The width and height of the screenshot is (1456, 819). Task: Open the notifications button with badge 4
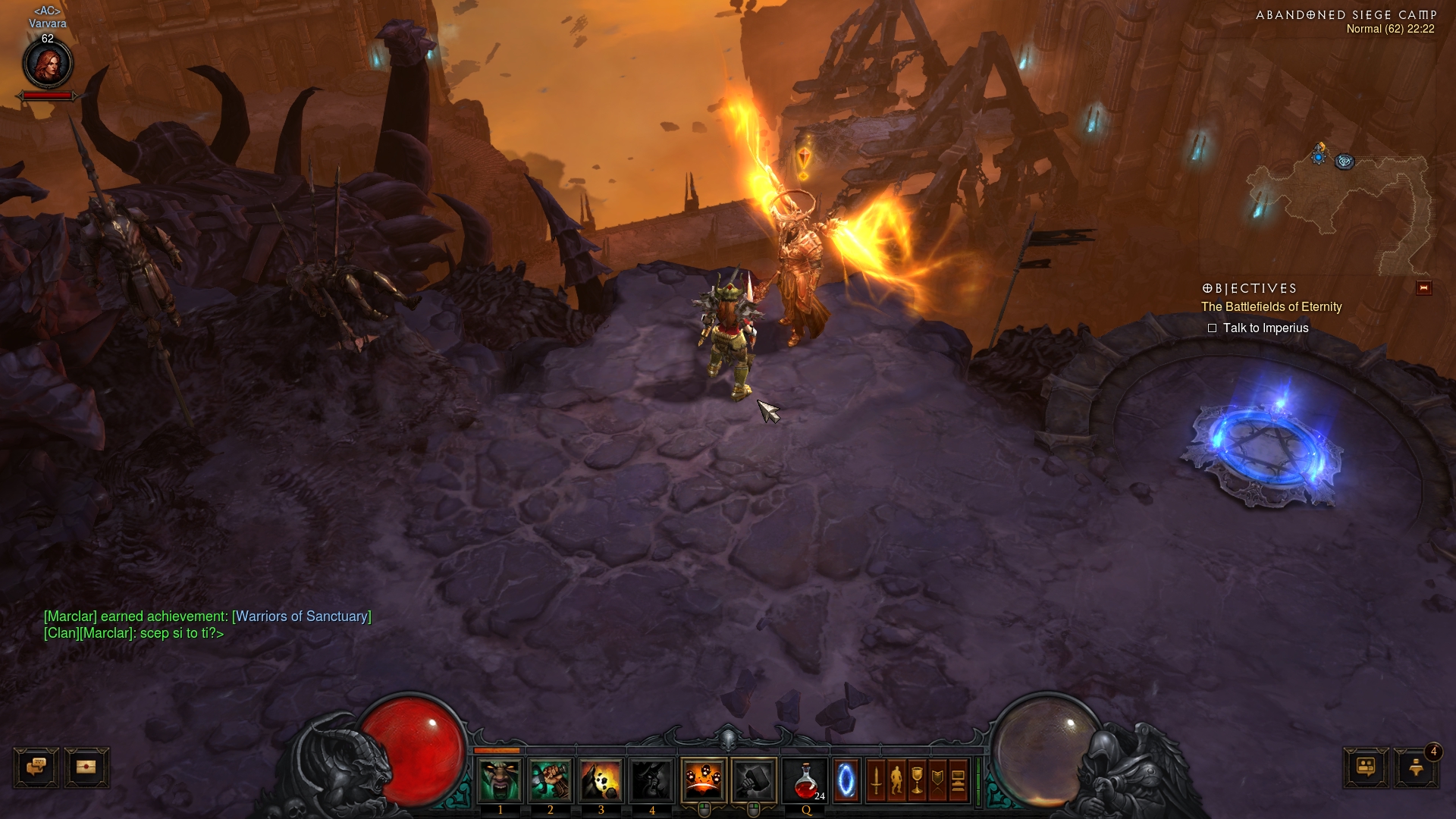pos(1415,767)
